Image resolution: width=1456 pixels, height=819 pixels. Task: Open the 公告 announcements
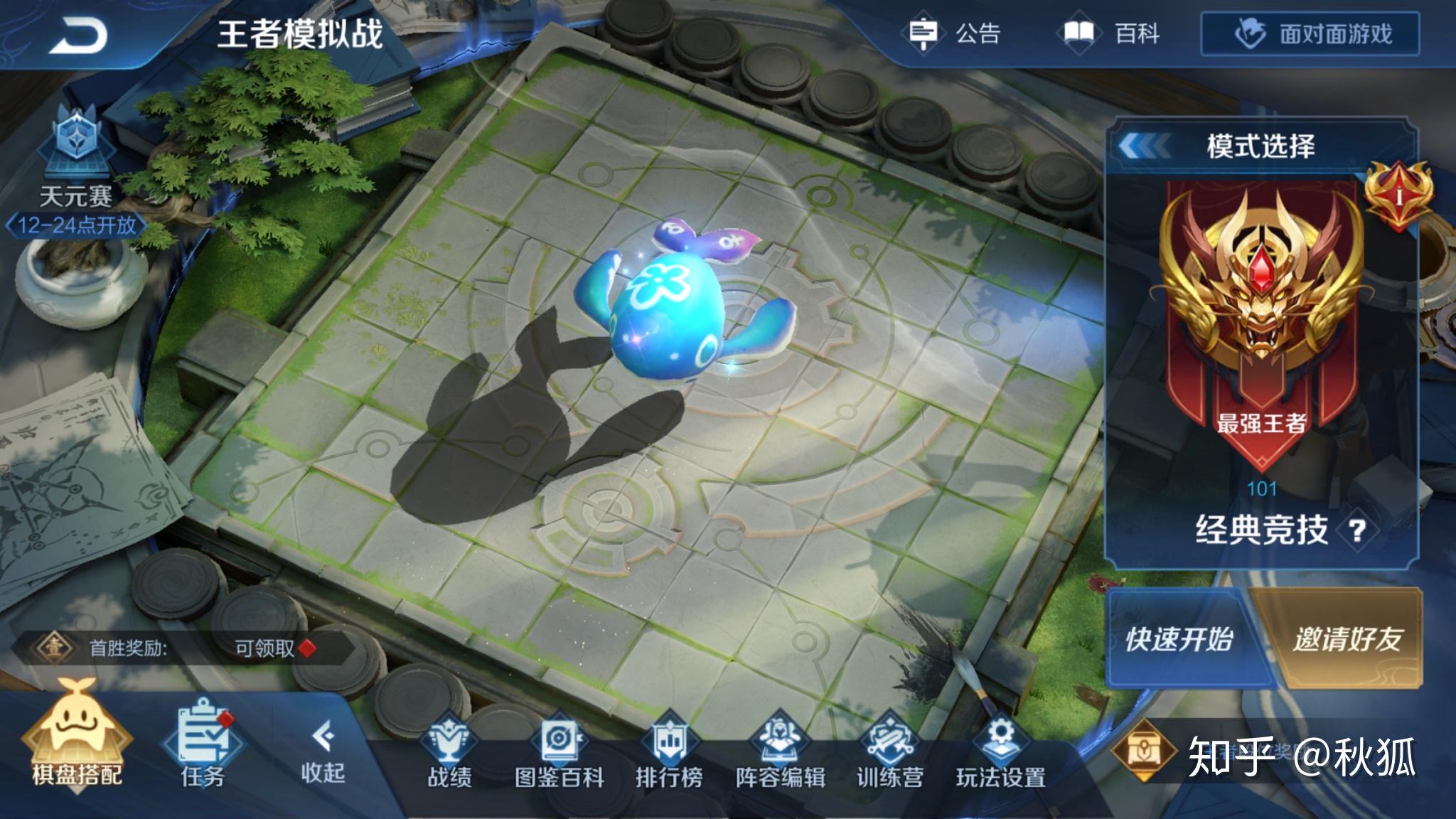click(955, 33)
